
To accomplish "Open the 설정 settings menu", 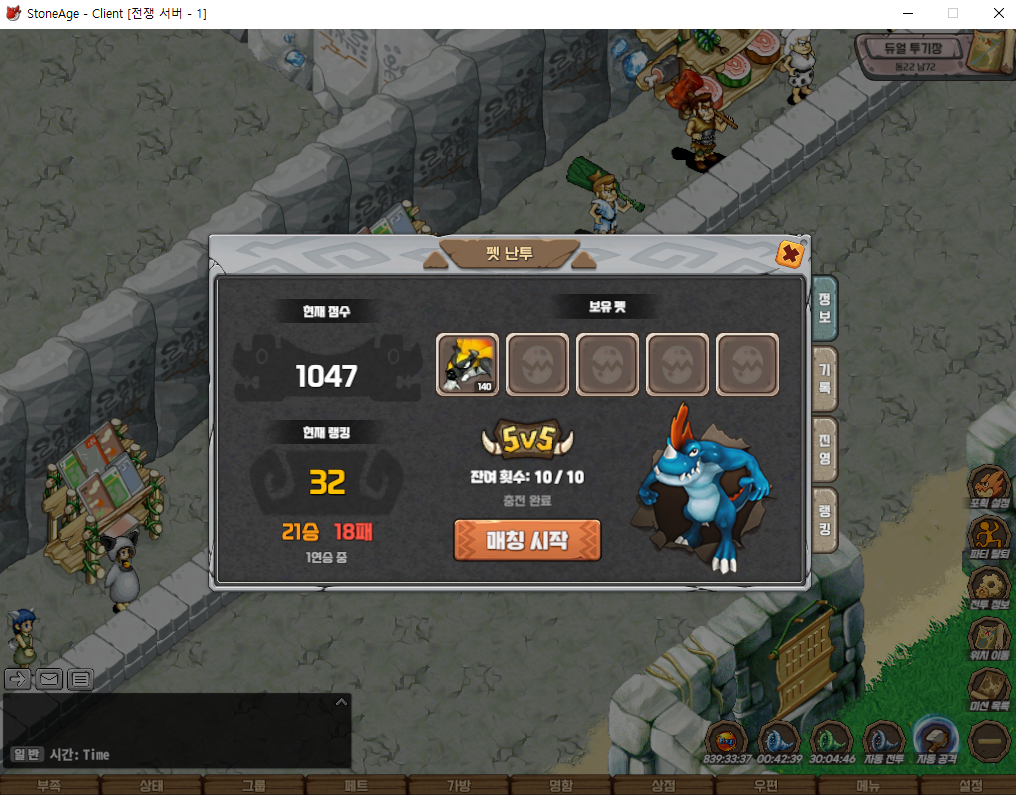I will [970, 786].
